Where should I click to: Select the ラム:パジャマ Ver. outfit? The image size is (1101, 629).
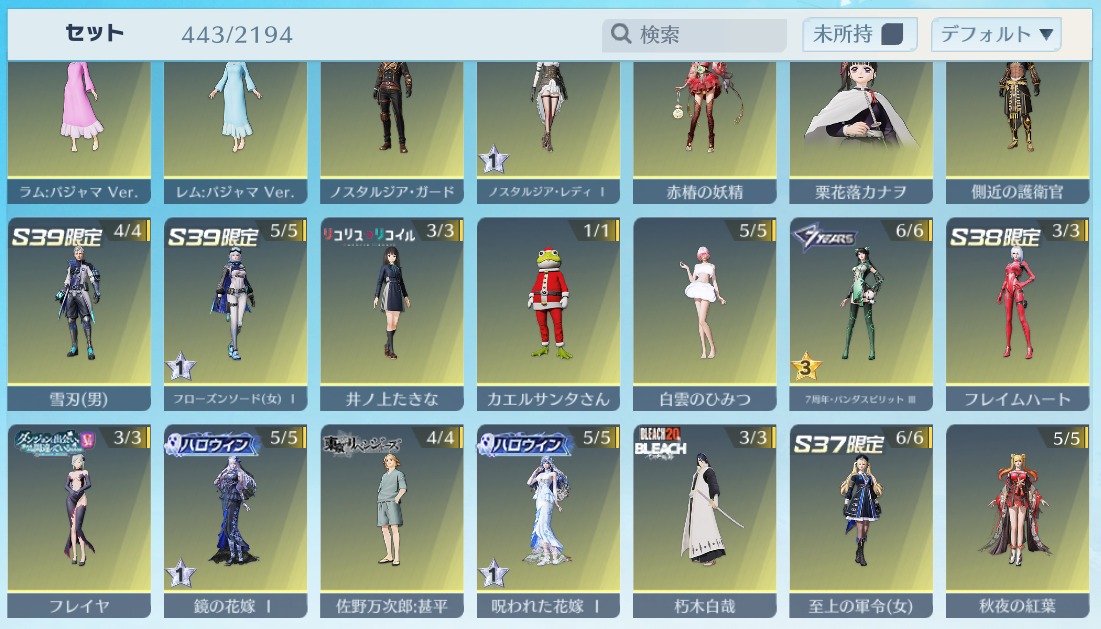[x=79, y=120]
